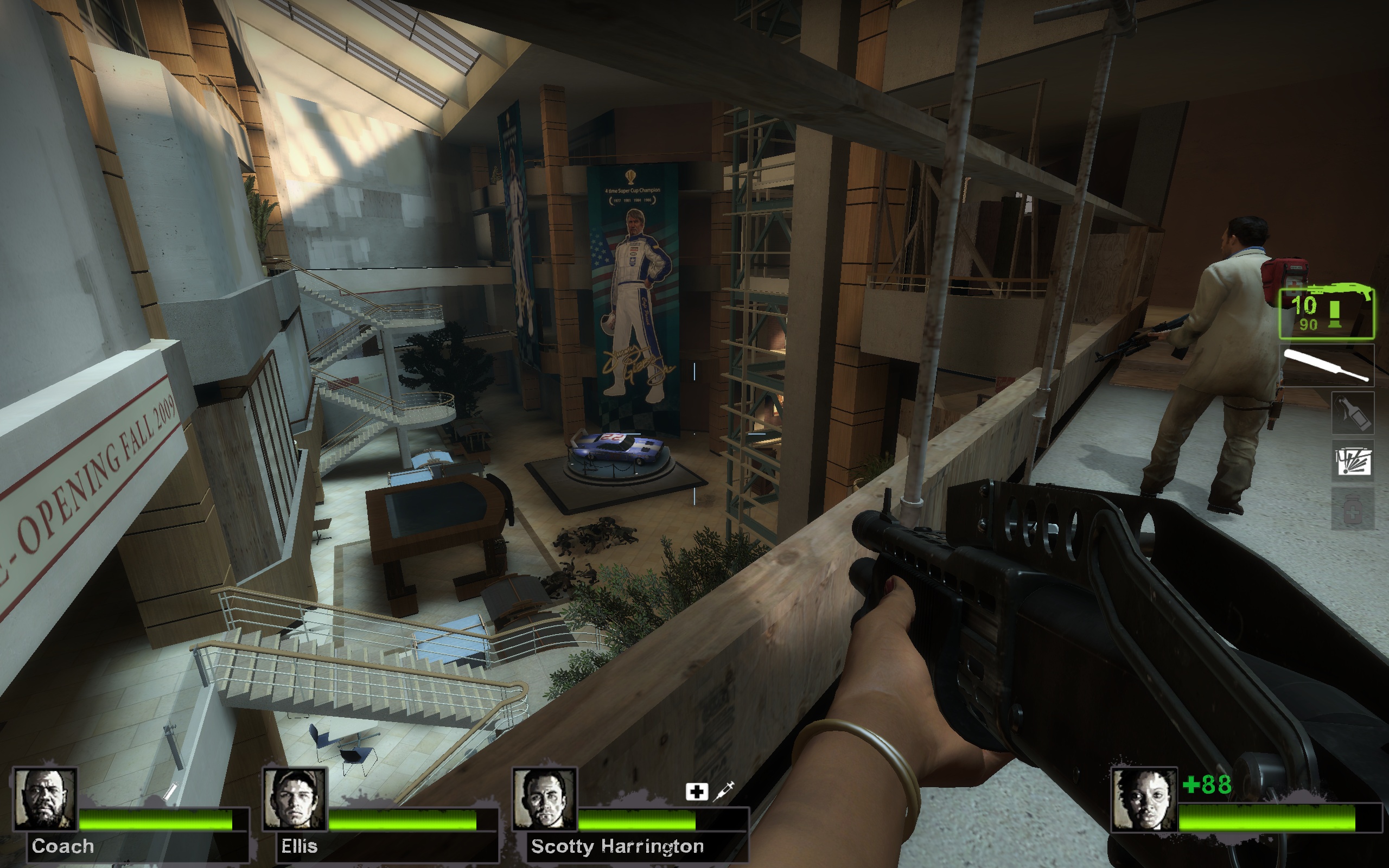Click Scotty Harrington's adrenaline syringe icon

[725, 791]
